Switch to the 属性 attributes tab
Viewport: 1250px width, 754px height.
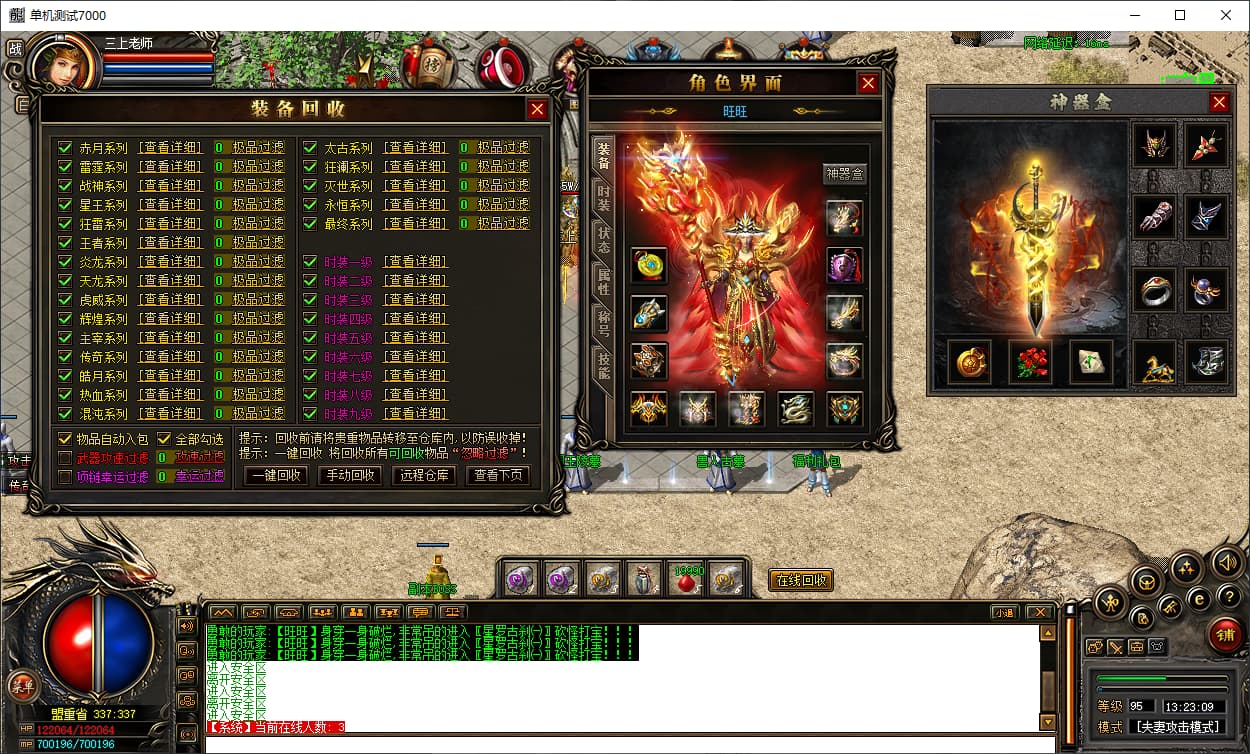(603, 281)
